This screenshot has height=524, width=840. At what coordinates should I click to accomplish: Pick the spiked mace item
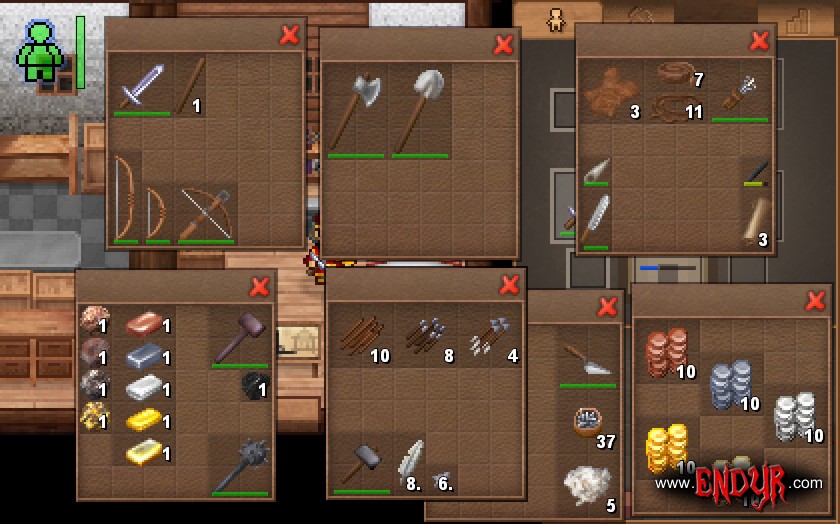[x=239, y=466]
